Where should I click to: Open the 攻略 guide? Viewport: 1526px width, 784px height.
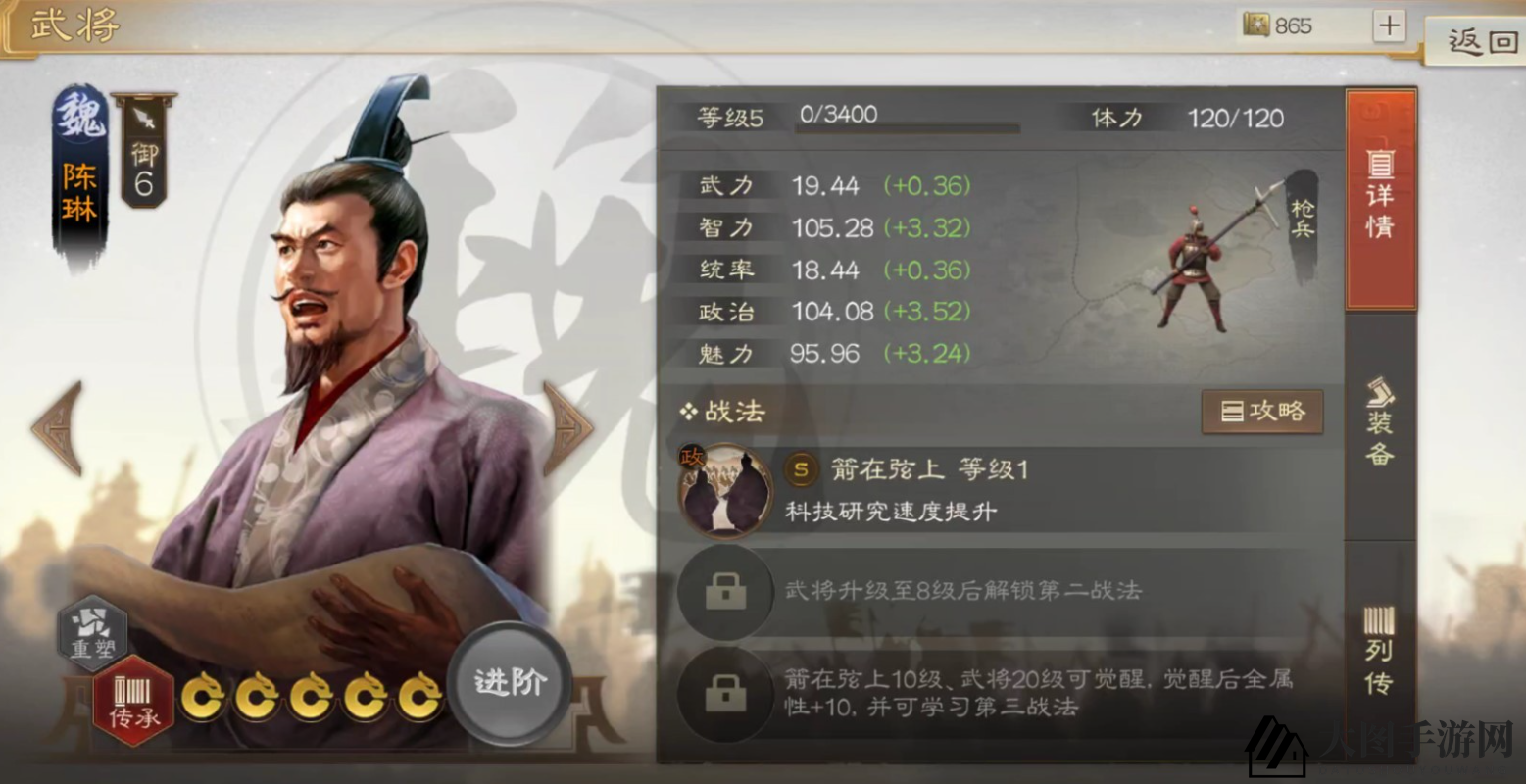tap(1262, 412)
